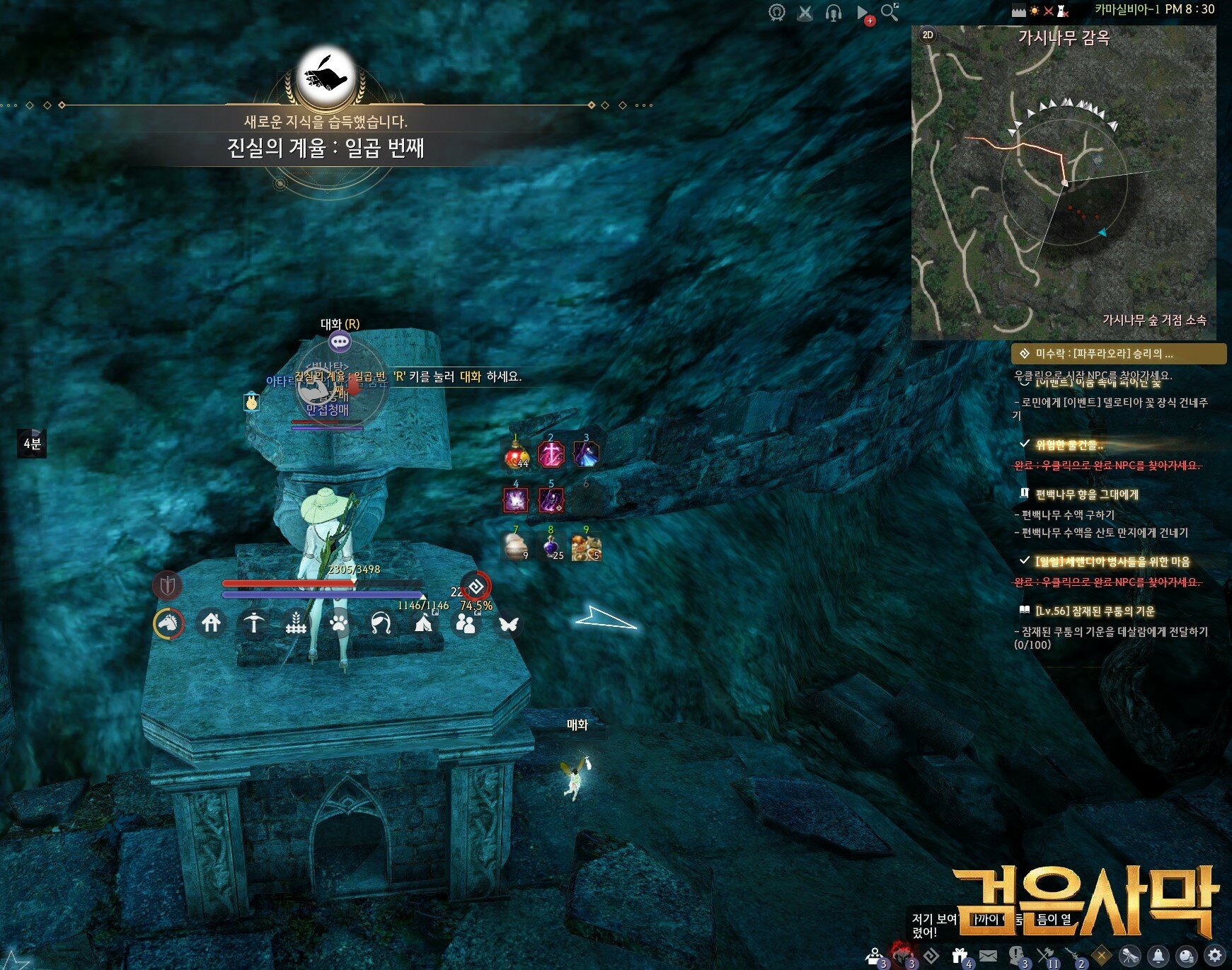Open the mail envelope icon
The width and height of the screenshot is (1232, 970).
[x=989, y=956]
